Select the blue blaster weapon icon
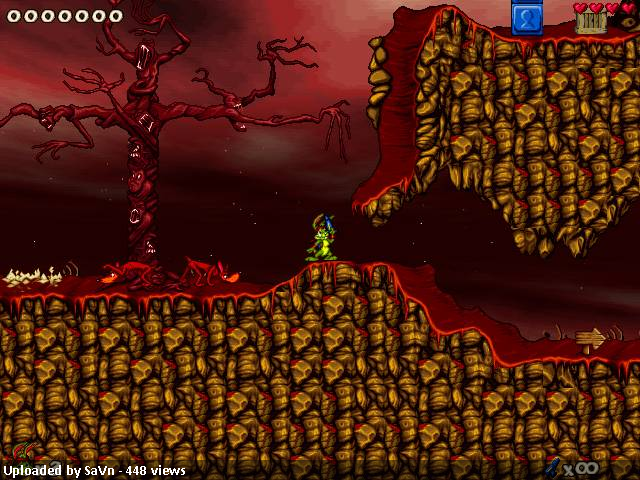 tap(552, 466)
